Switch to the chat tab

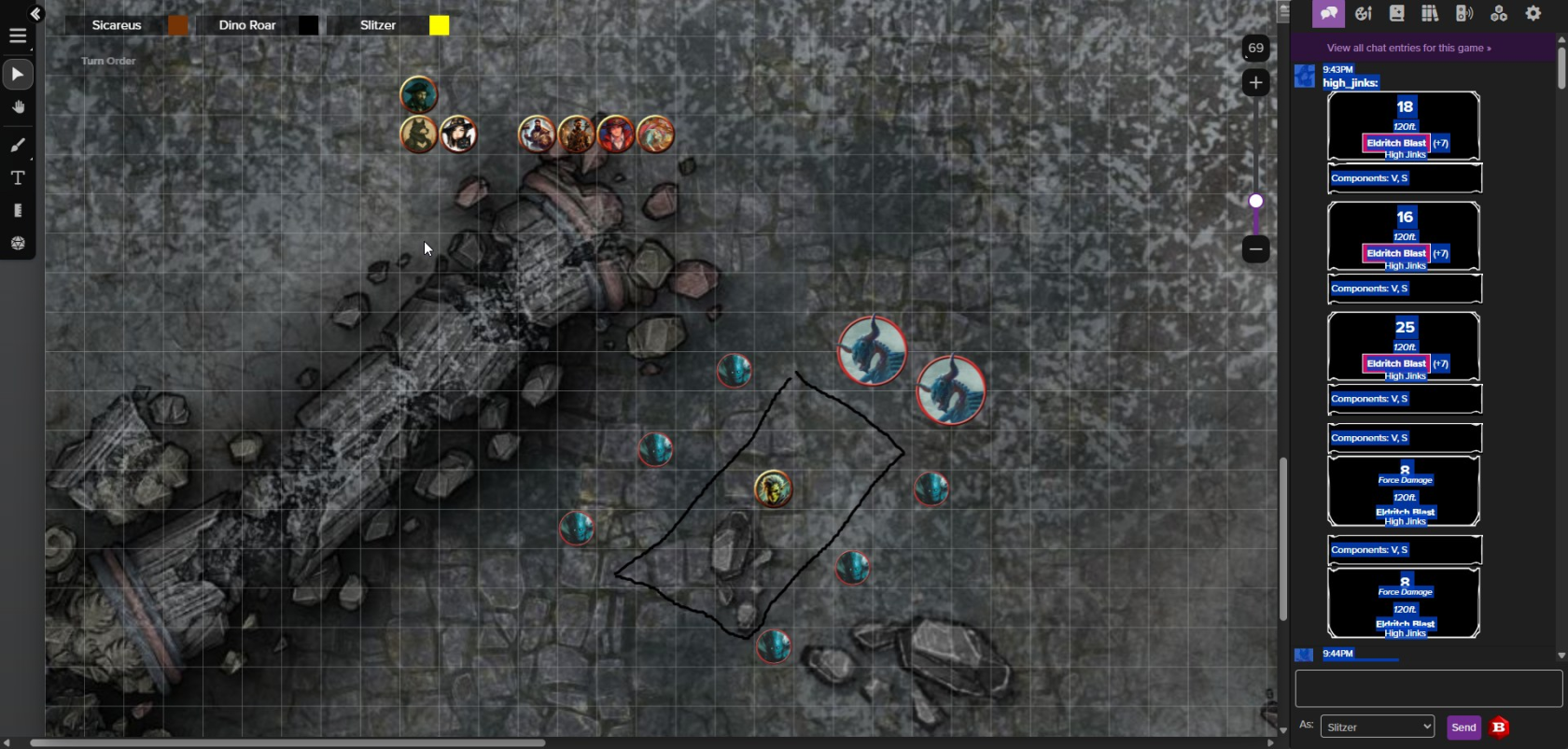click(x=1328, y=13)
